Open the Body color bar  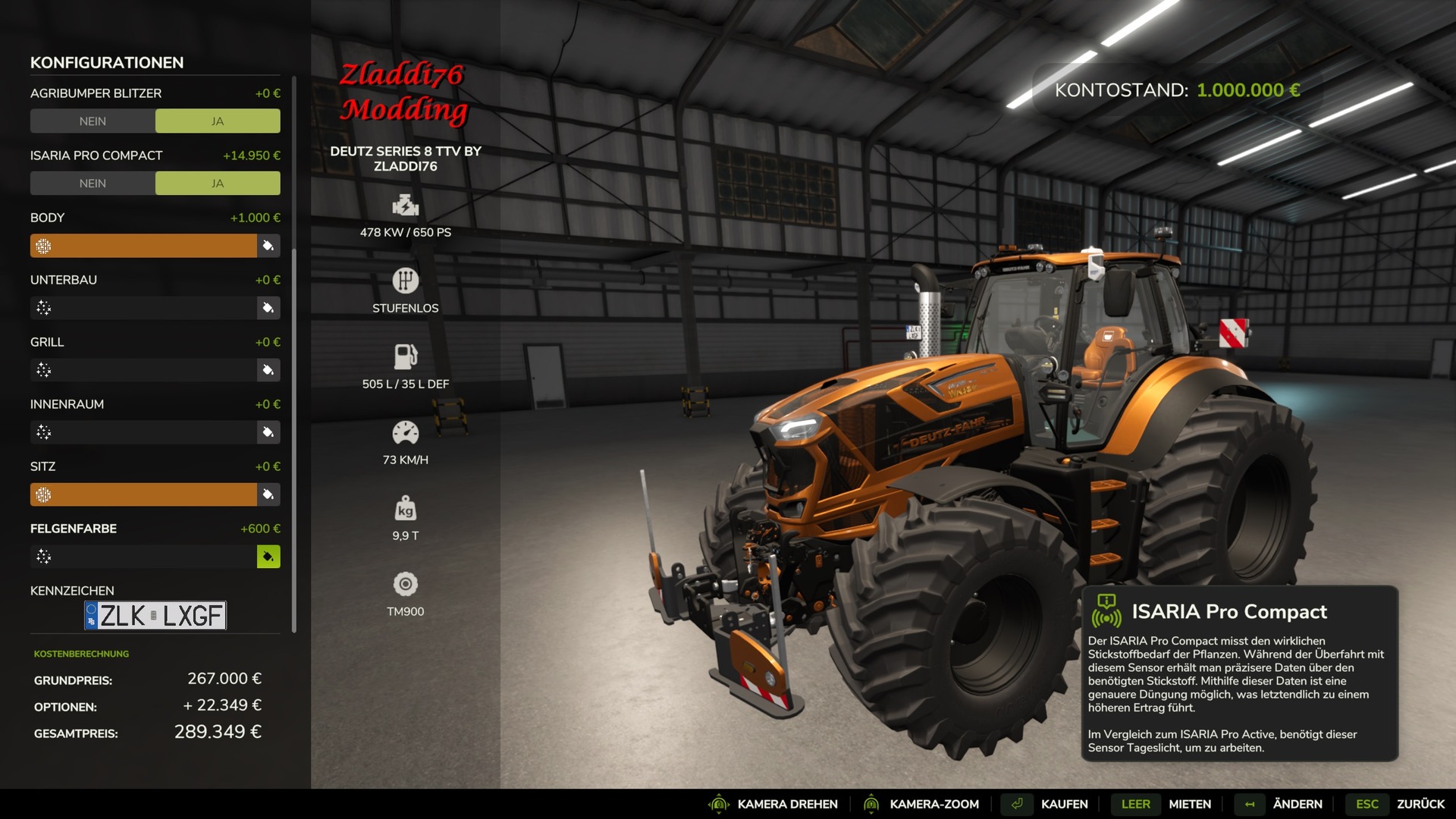coord(144,246)
